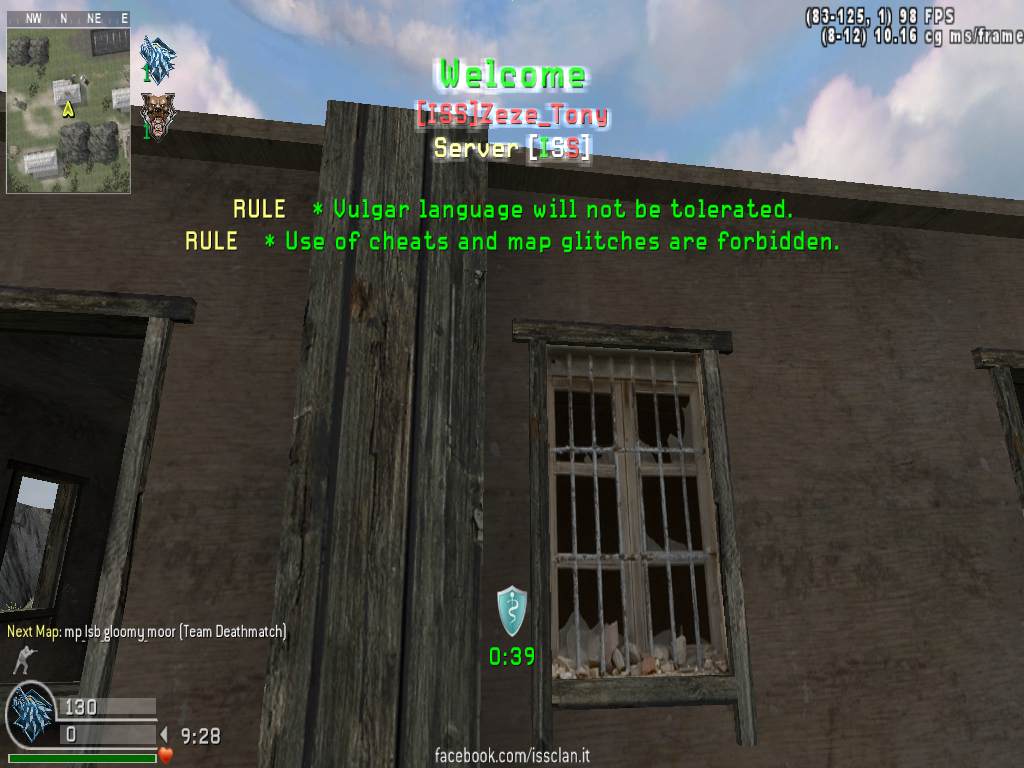
Task: Click the compass strip above the minimap
Action: click(x=68, y=18)
